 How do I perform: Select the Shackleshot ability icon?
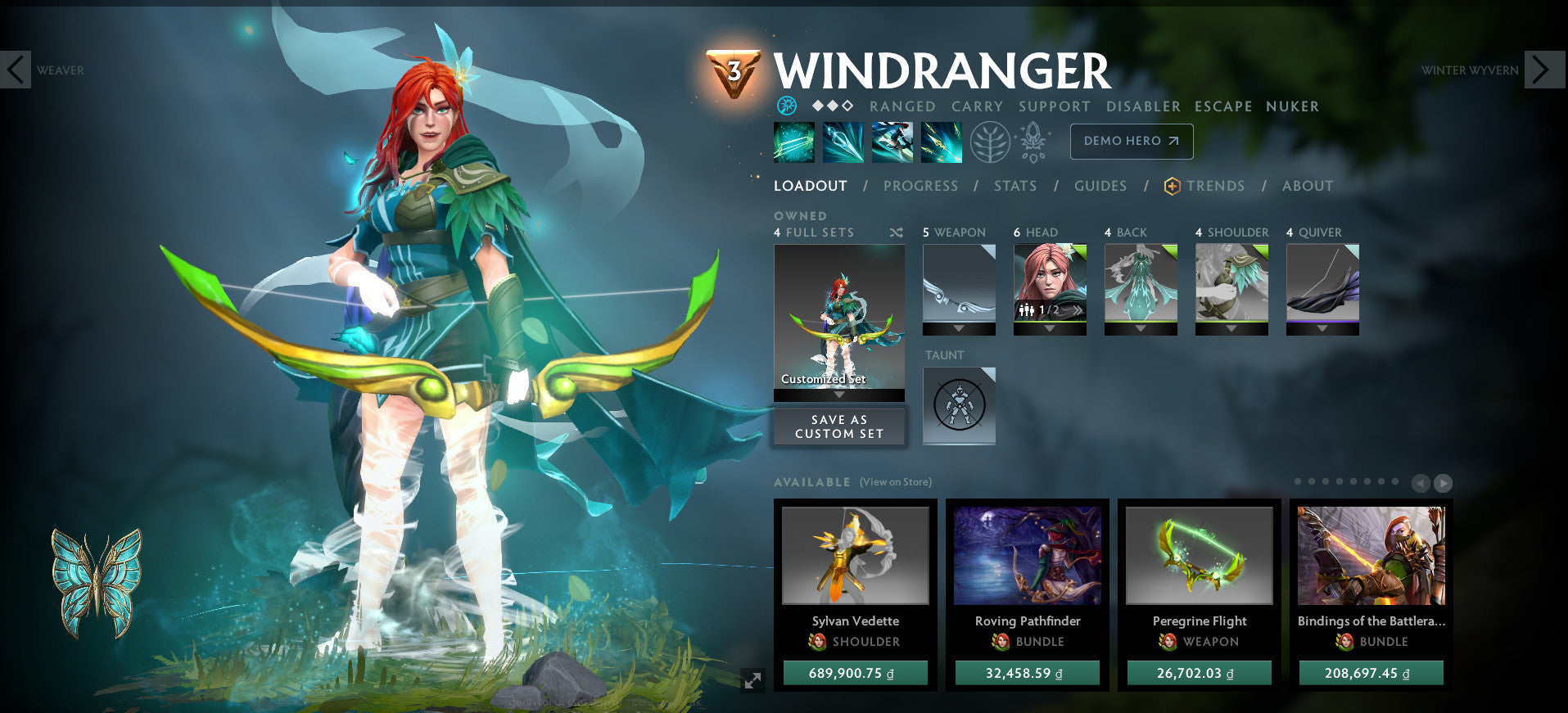point(793,142)
